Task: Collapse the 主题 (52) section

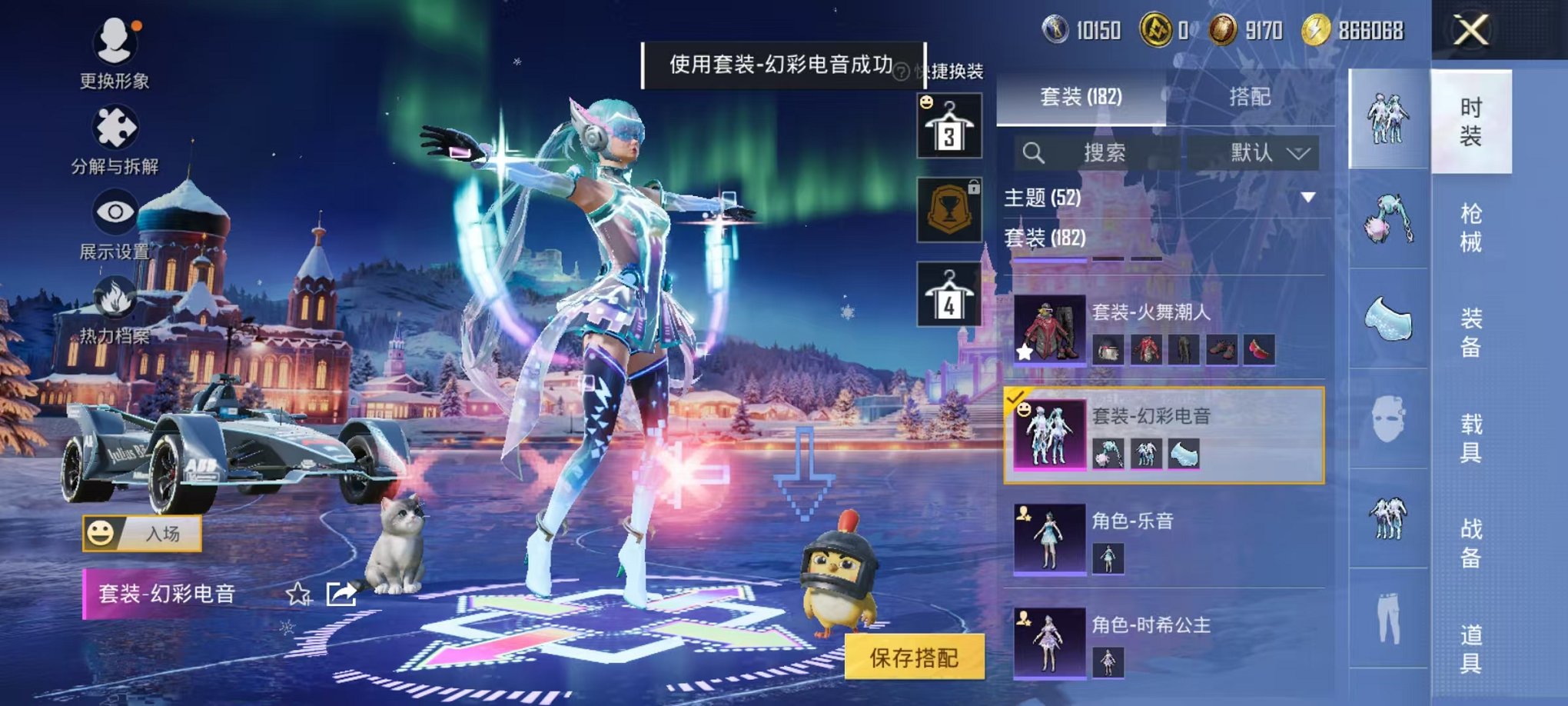Action: coord(1309,198)
